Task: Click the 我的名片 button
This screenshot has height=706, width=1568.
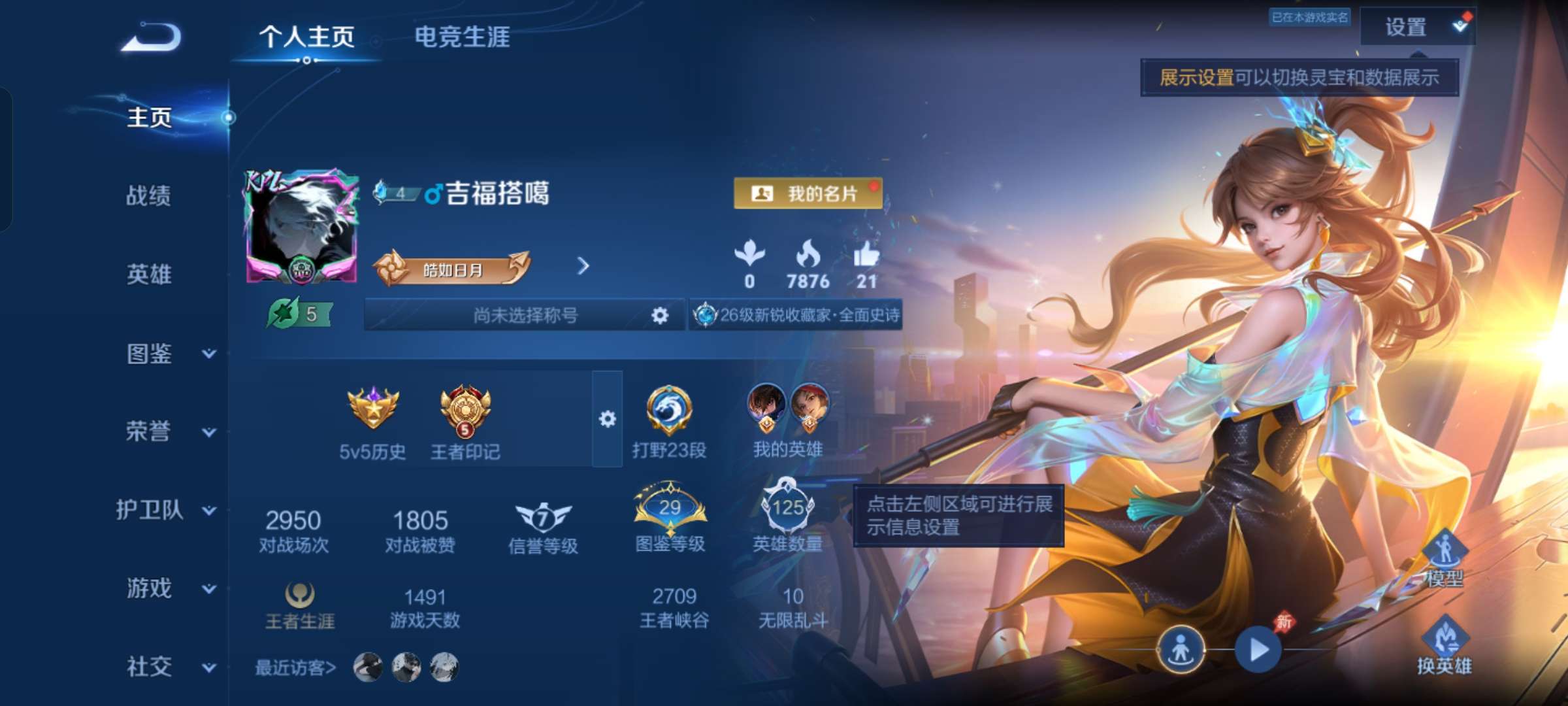Action: point(808,194)
